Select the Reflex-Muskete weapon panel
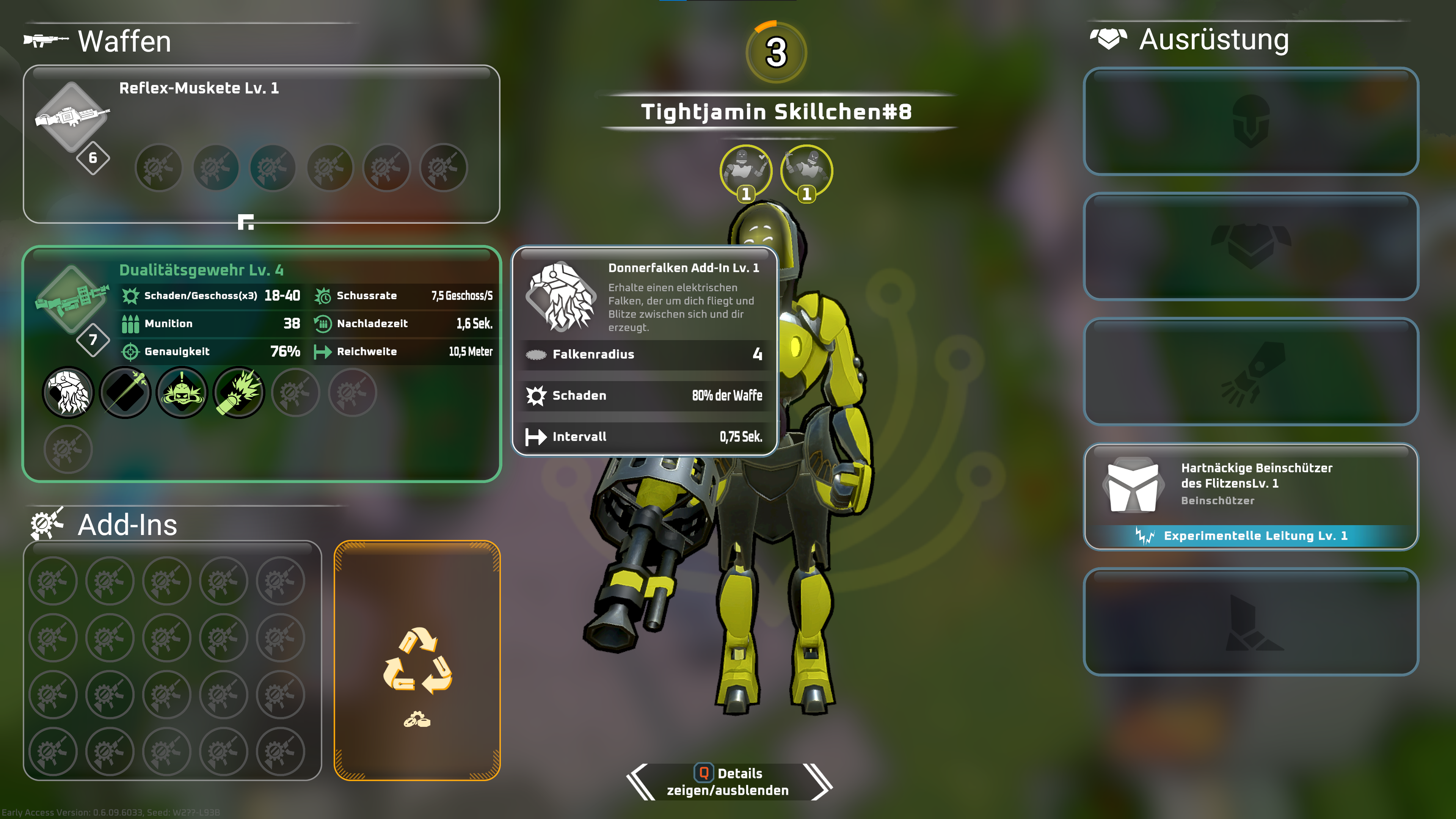The height and width of the screenshot is (819, 1456). tap(261, 144)
